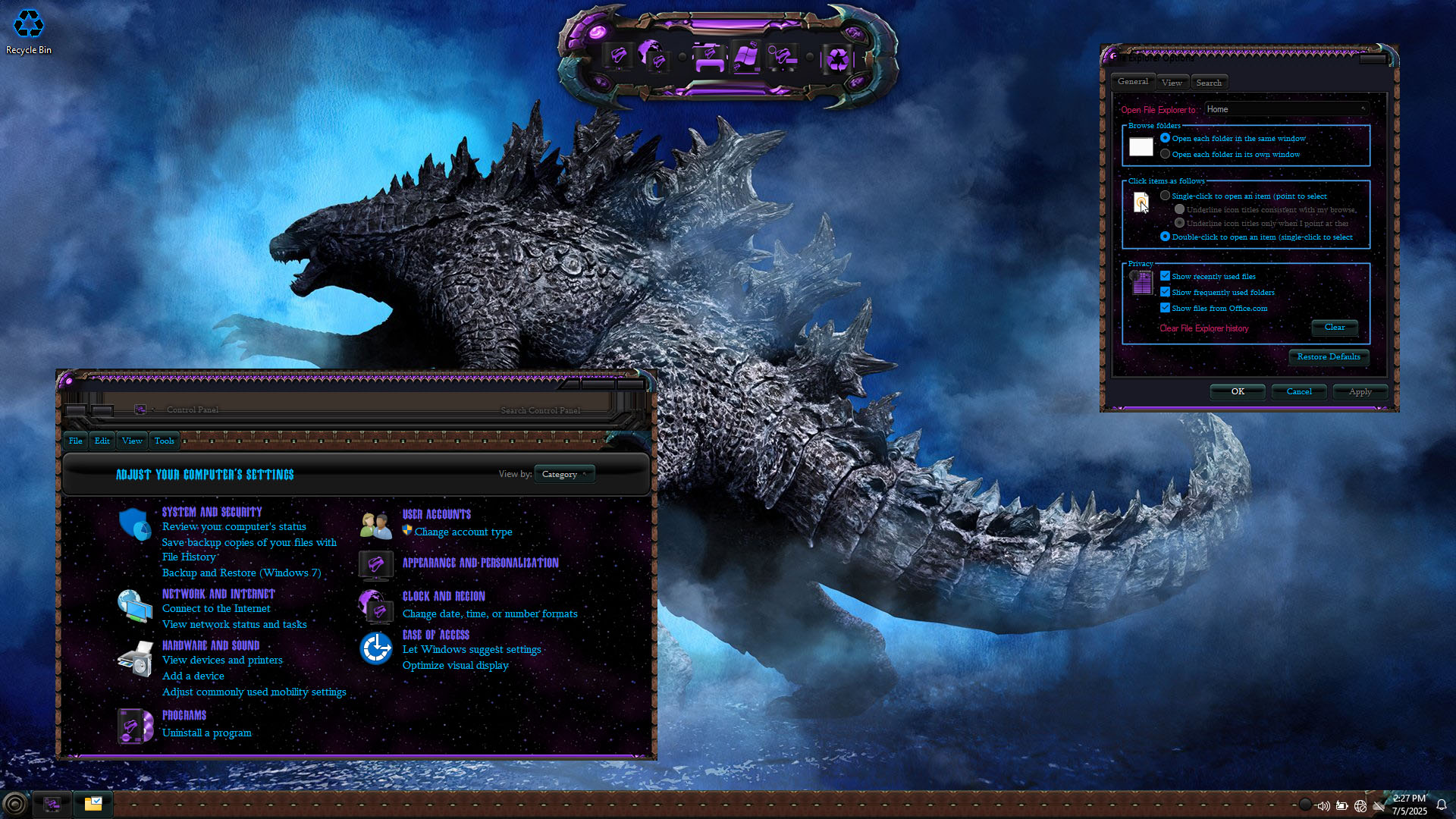Open the 'View by' Category dropdown
Screen dimensions: 1456x819
(x=564, y=474)
